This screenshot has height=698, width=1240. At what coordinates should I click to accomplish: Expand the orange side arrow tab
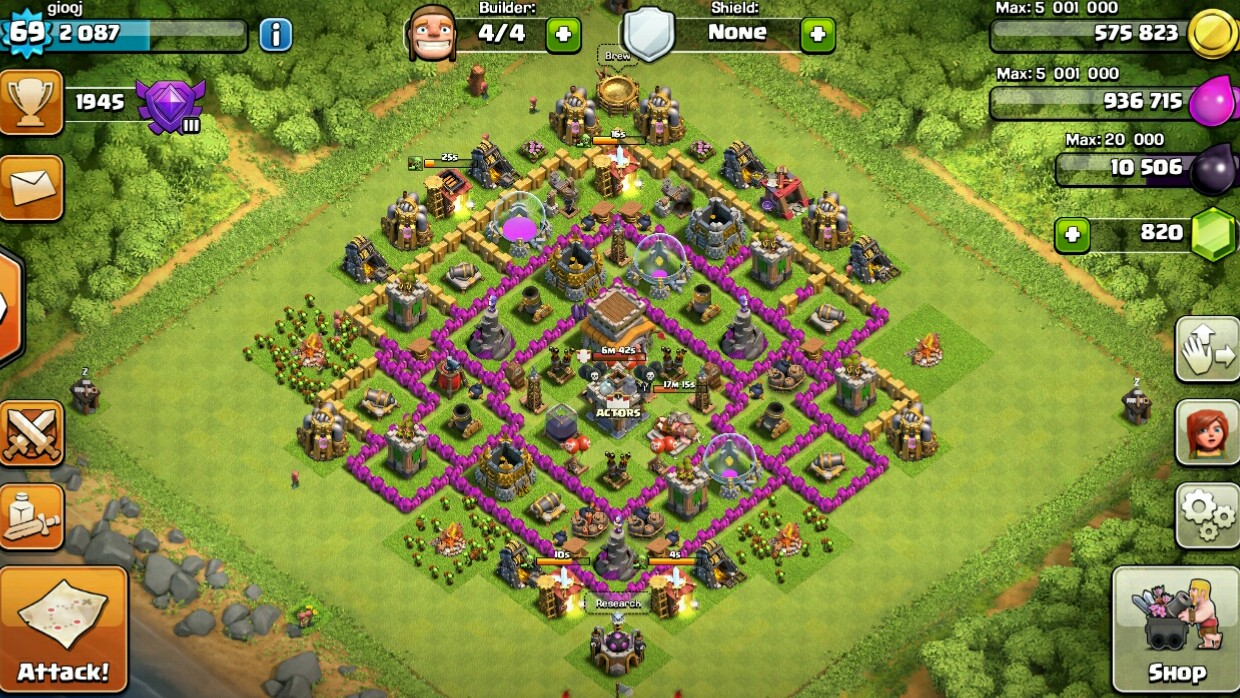[9, 306]
